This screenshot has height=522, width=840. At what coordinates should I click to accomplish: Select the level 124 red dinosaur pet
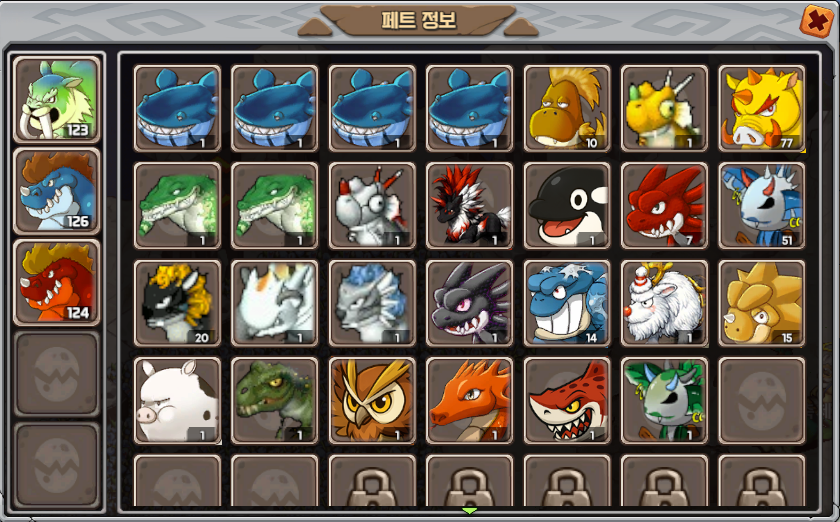click(56, 282)
